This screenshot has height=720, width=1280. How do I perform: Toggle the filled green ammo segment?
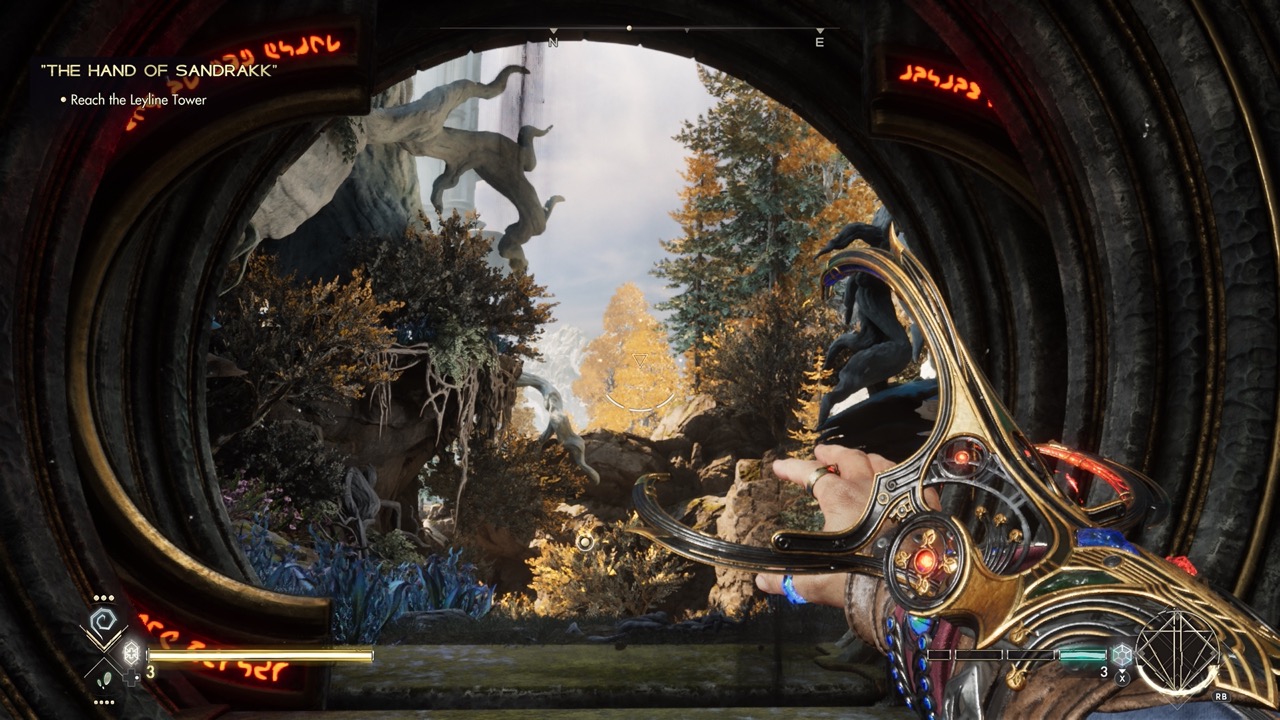click(1082, 656)
